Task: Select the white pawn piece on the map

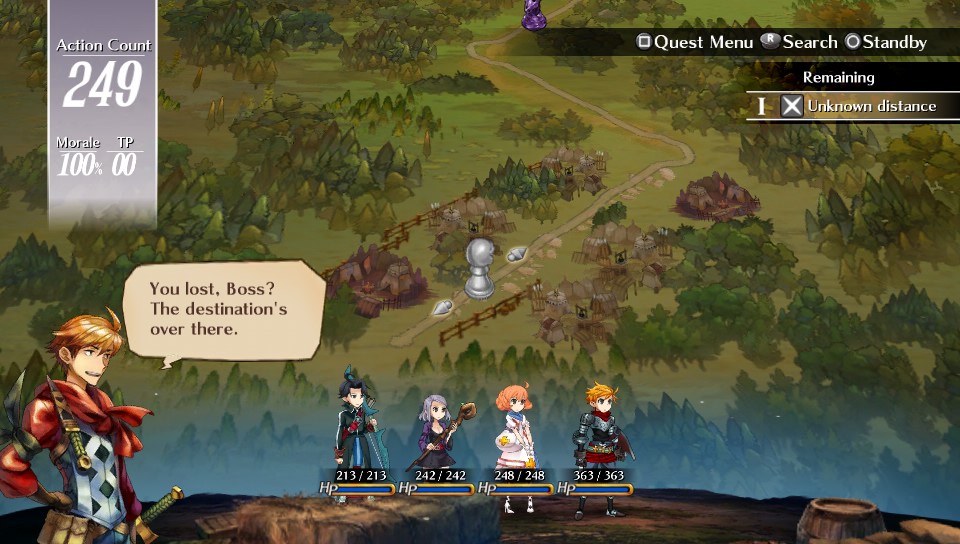Action: coord(481,267)
